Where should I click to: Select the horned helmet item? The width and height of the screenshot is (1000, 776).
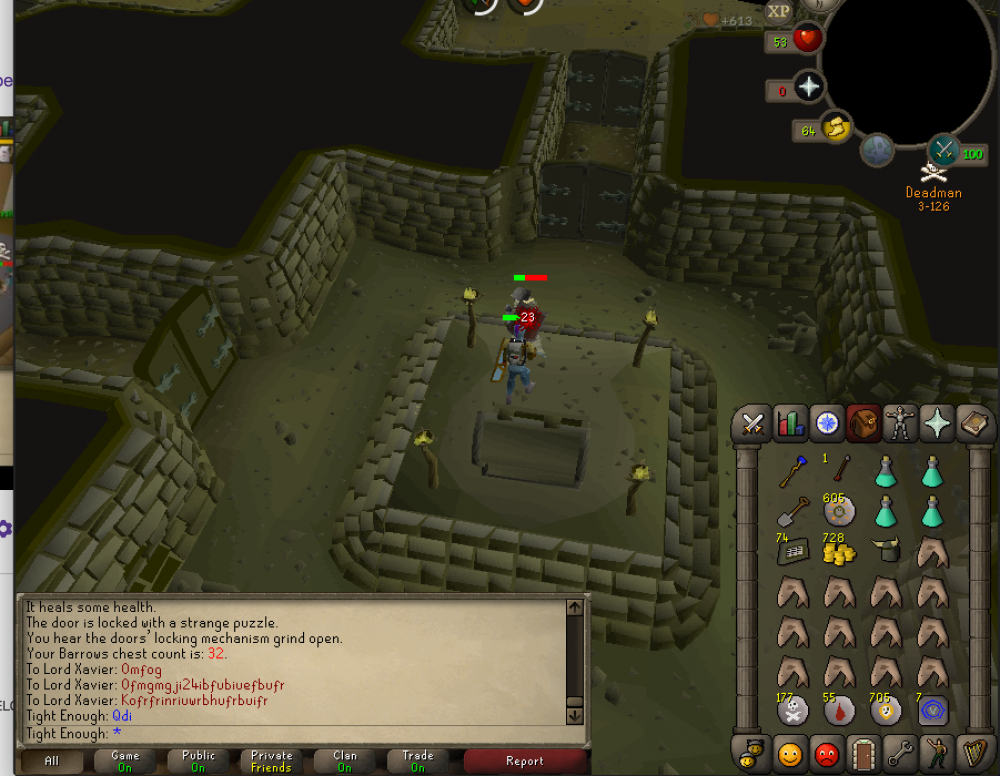click(x=885, y=550)
